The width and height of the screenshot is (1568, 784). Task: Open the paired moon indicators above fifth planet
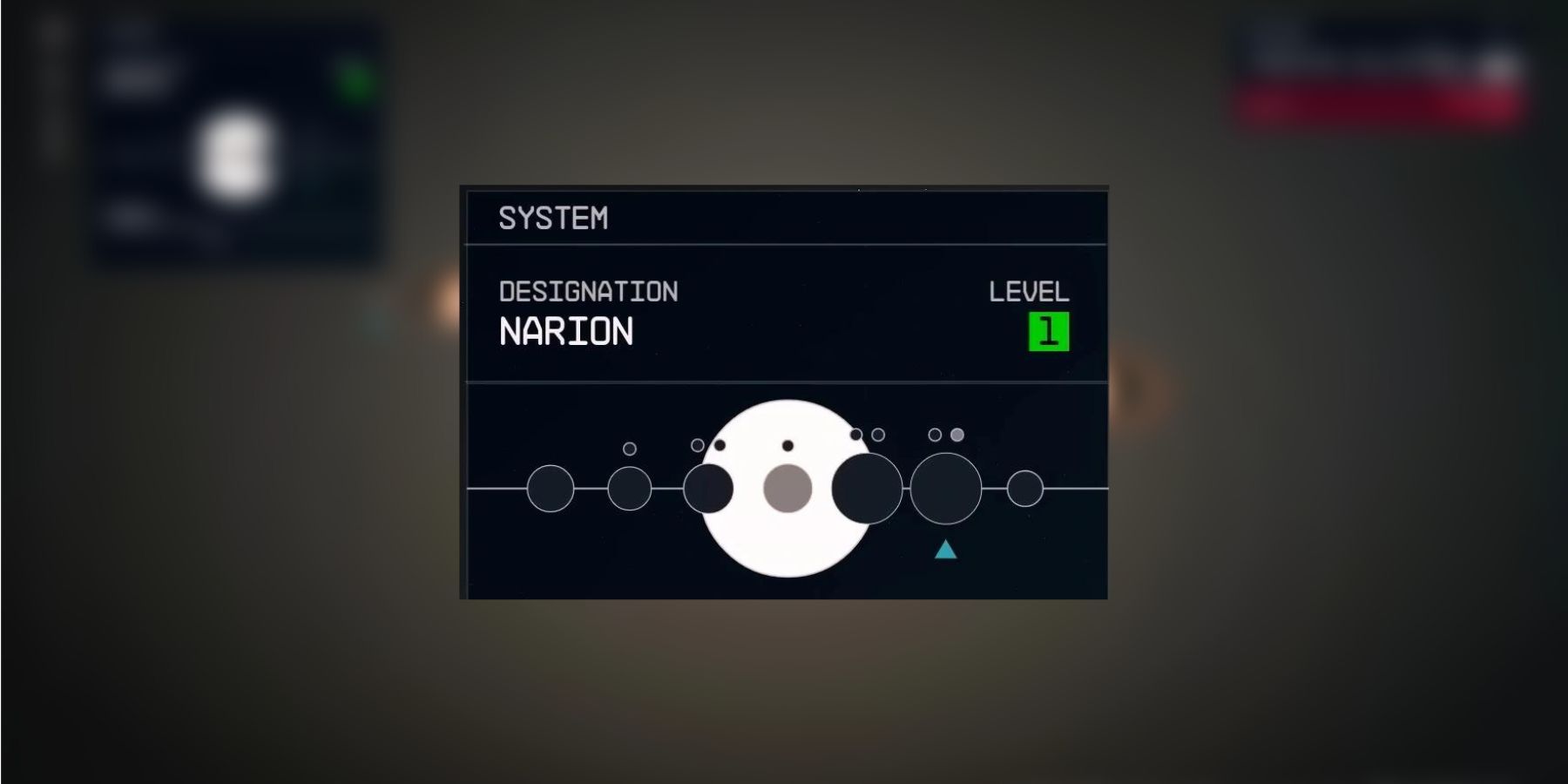[865, 434]
